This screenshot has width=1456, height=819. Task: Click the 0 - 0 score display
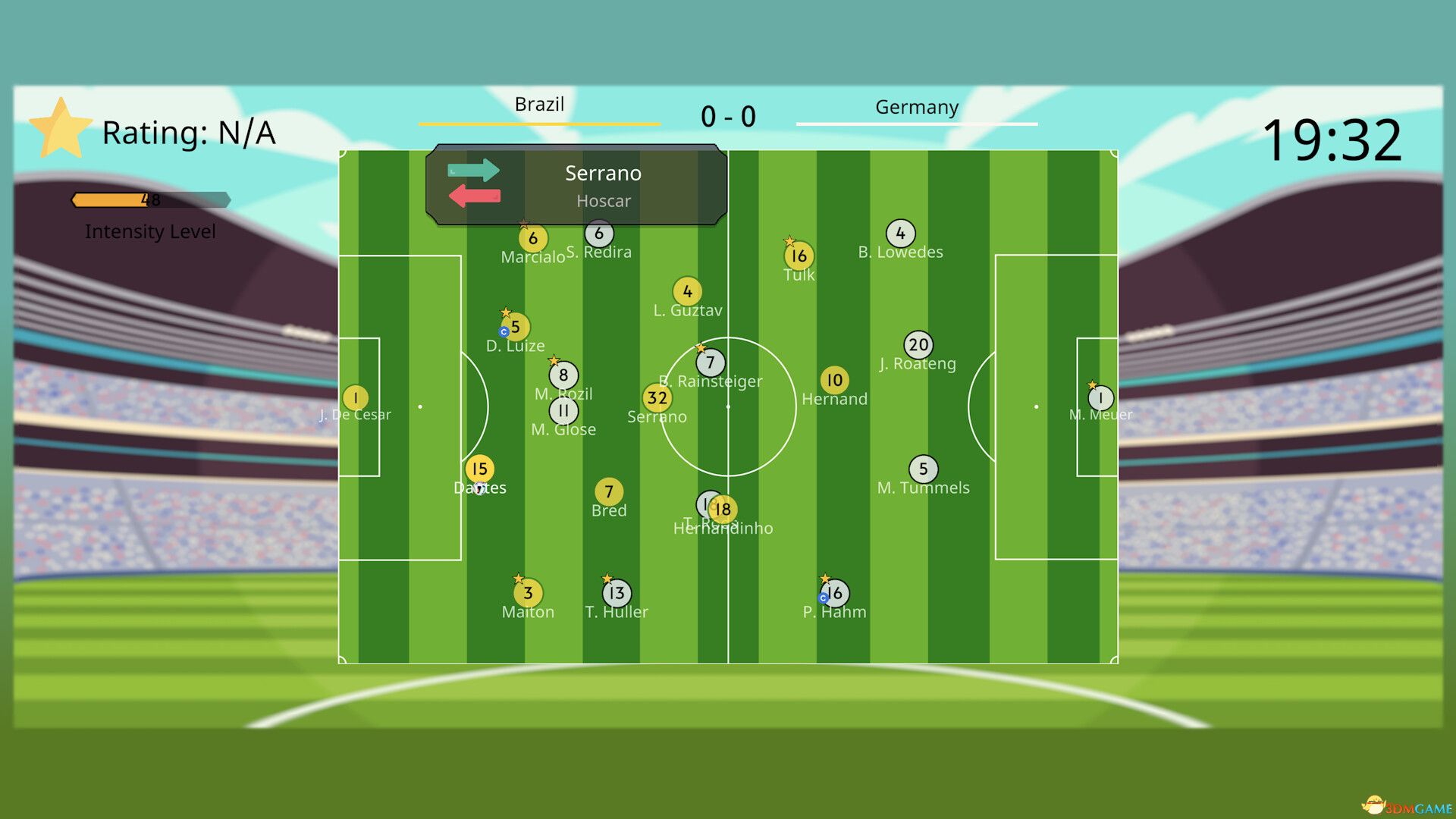(728, 115)
